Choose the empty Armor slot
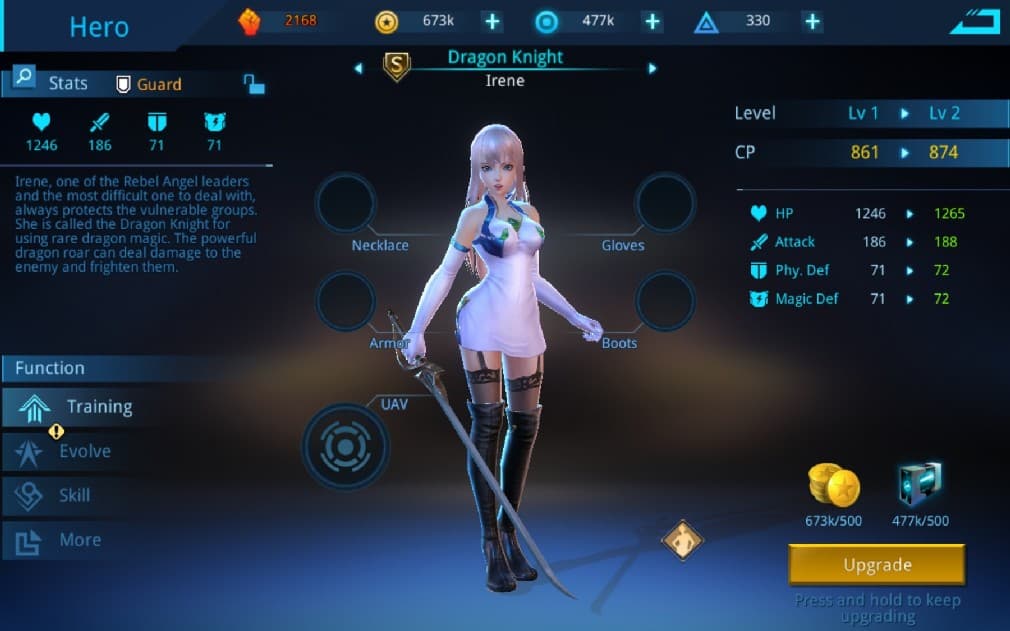The image size is (1010, 631). point(346,301)
